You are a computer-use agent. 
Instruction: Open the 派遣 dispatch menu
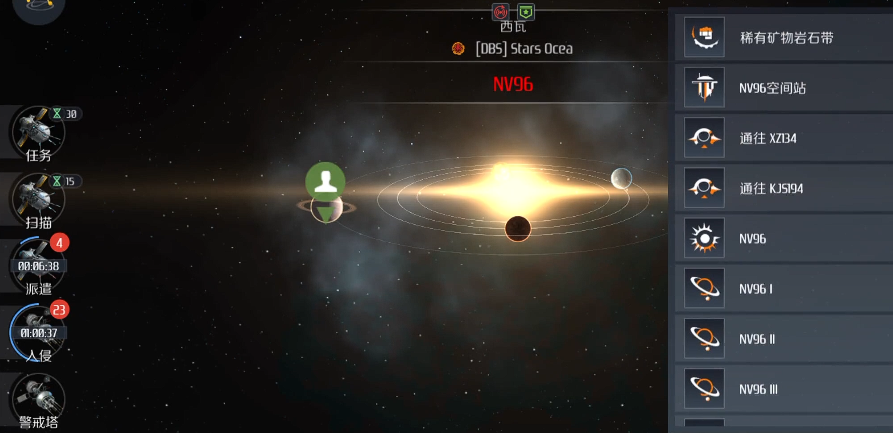tap(38, 267)
